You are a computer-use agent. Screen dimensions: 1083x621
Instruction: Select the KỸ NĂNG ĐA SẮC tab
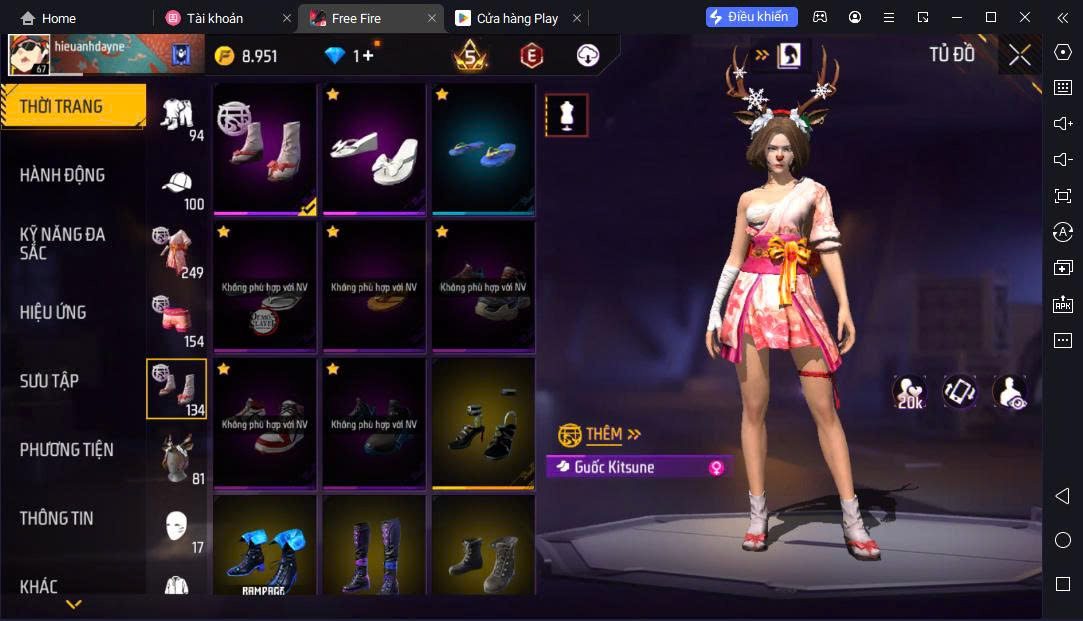click(62, 243)
